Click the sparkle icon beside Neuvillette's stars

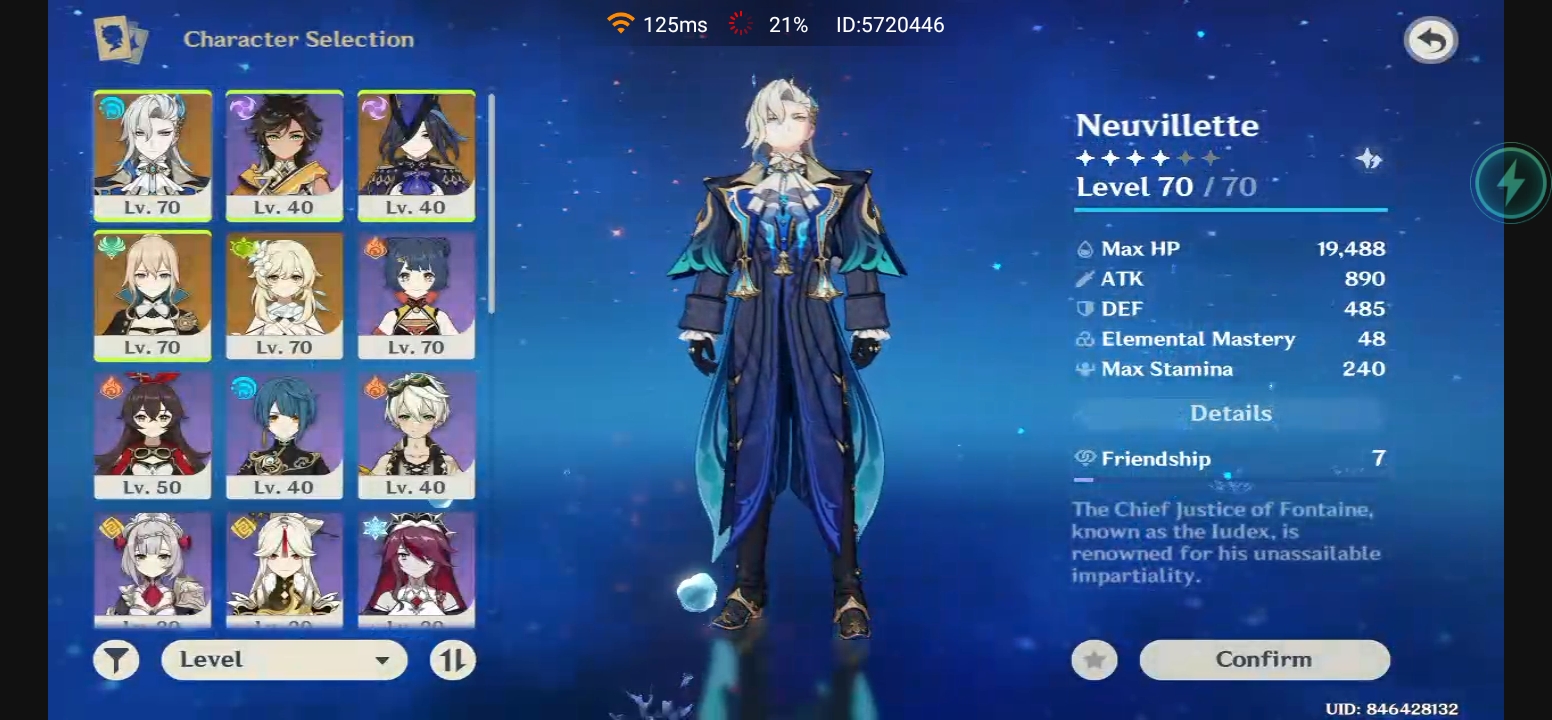1370,158
